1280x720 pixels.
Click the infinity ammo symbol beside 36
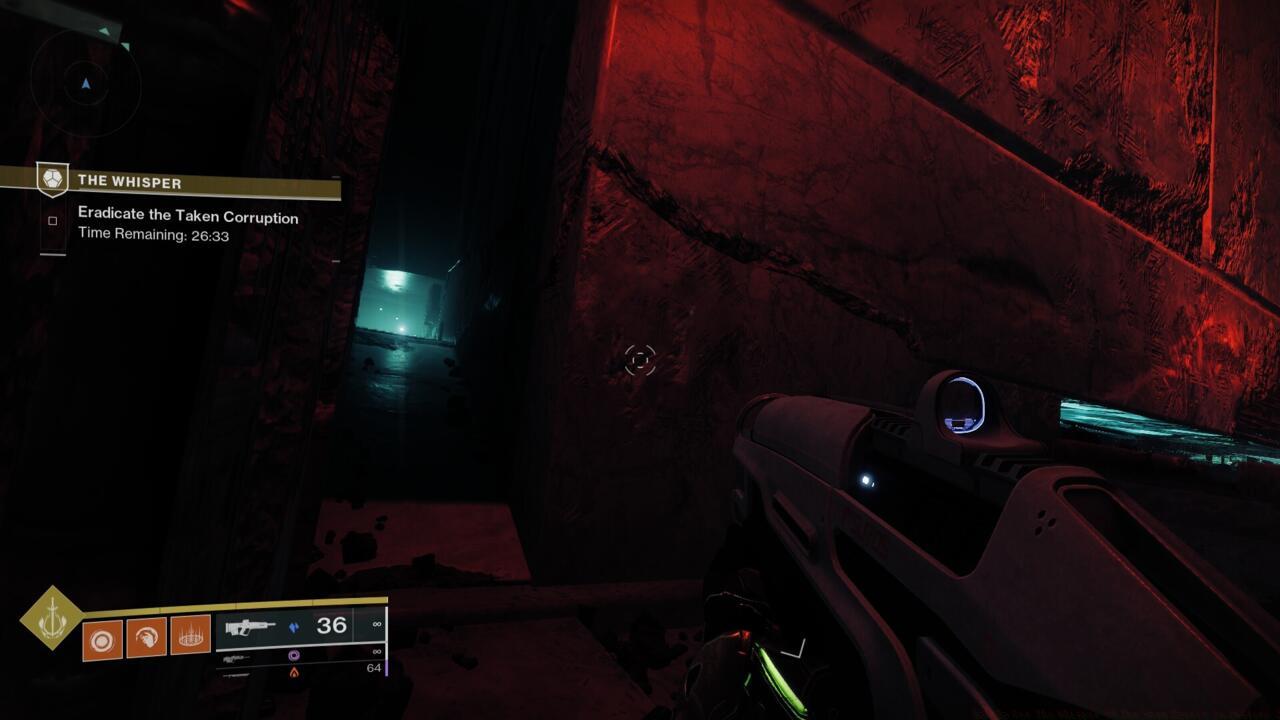(x=377, y=622)
